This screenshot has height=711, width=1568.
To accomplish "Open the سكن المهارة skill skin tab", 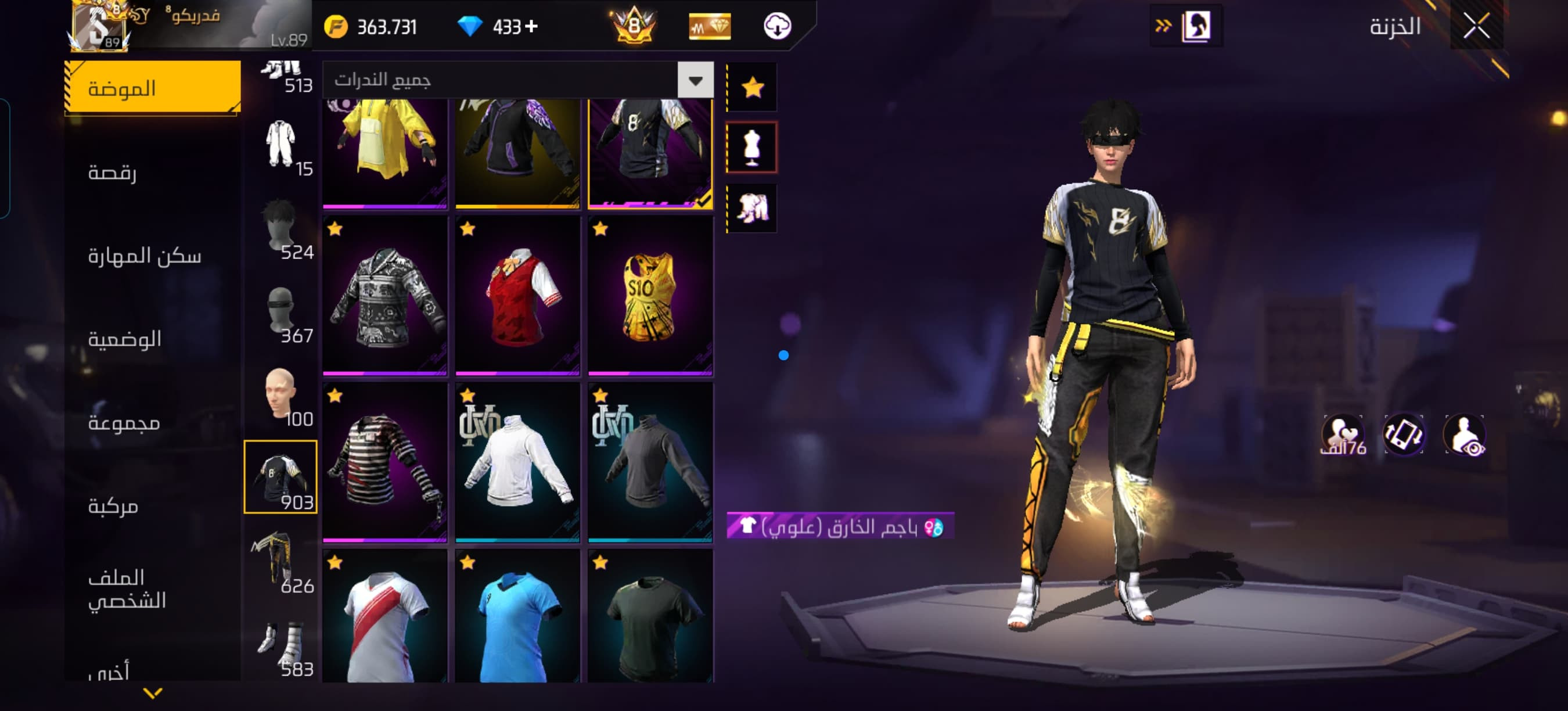I will (152, 256).
